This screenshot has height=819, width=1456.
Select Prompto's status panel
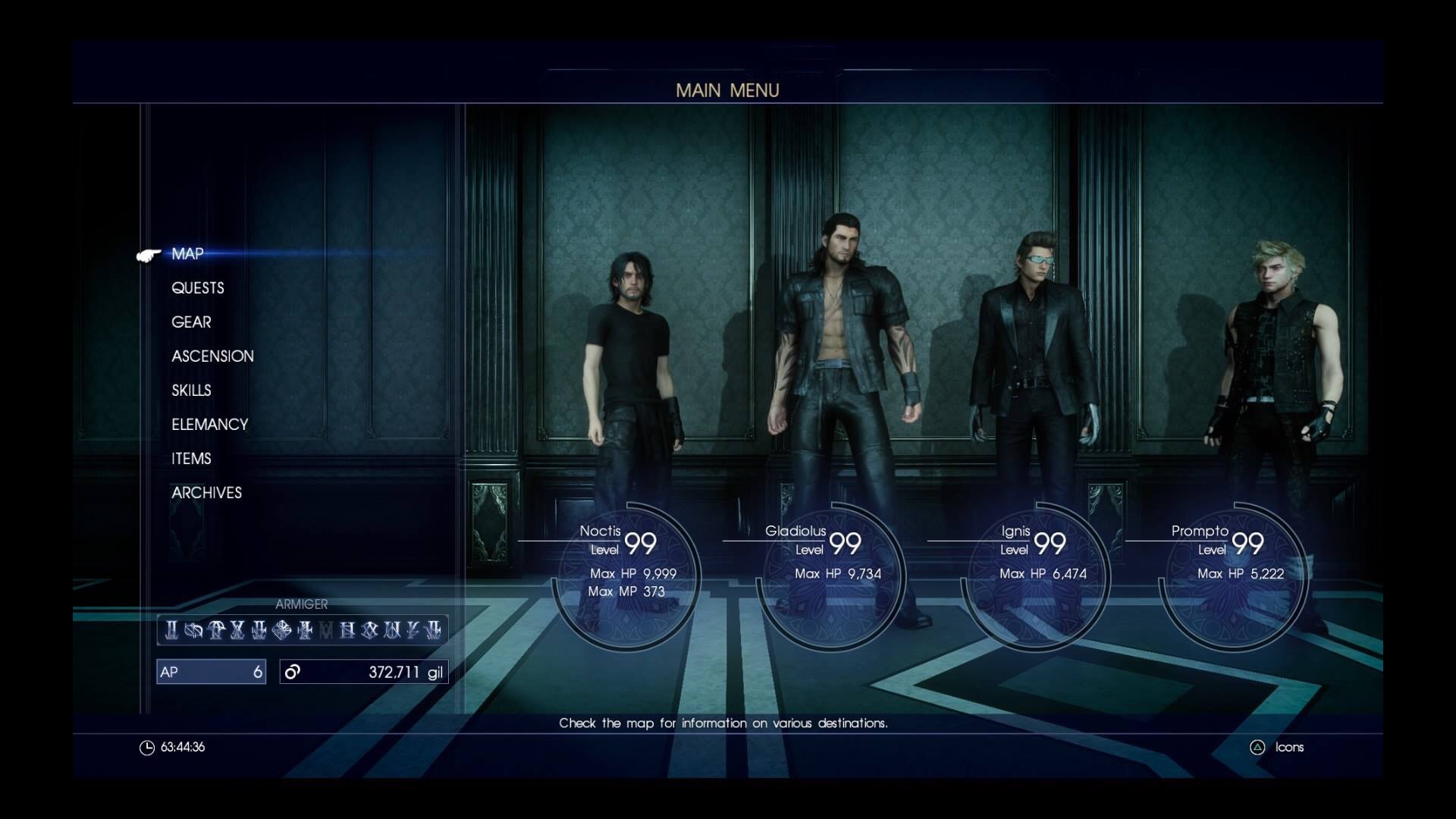[1235, 574]
